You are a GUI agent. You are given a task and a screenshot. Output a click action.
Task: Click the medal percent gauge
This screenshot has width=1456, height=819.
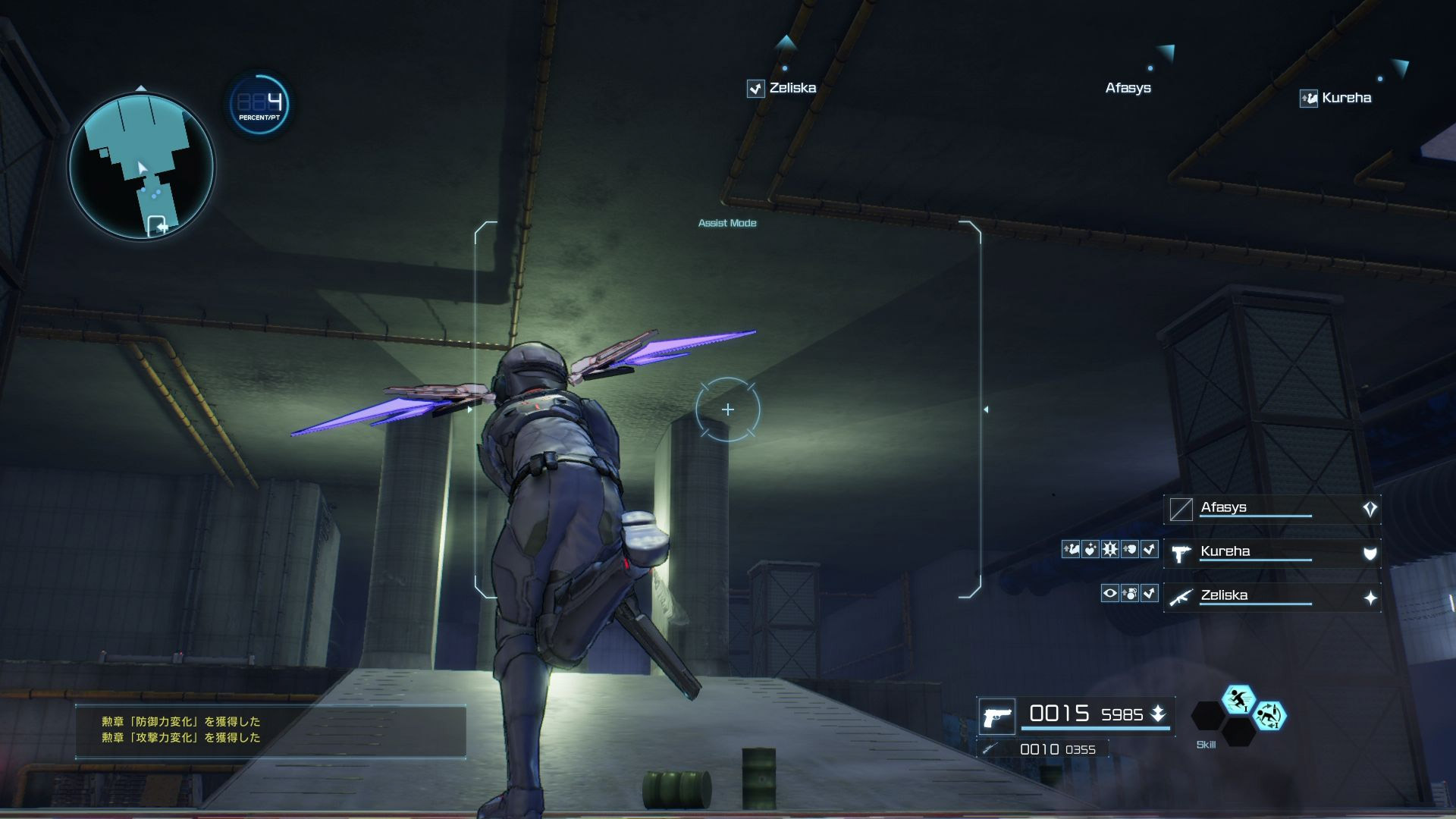click(x=259, y=104)
